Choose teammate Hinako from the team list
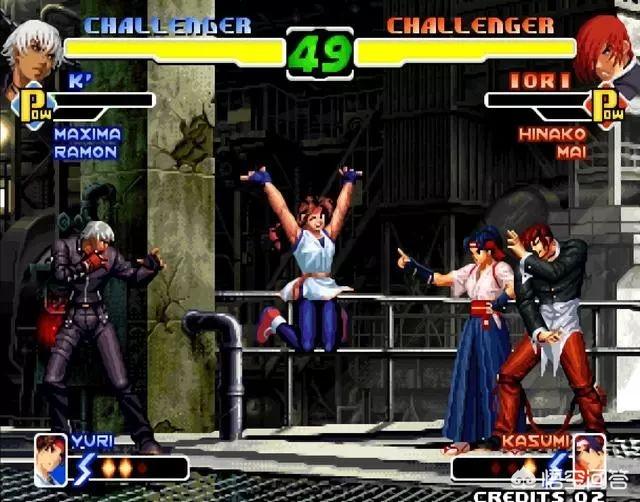This screenshot has width=640, height=502. [552, 134]
